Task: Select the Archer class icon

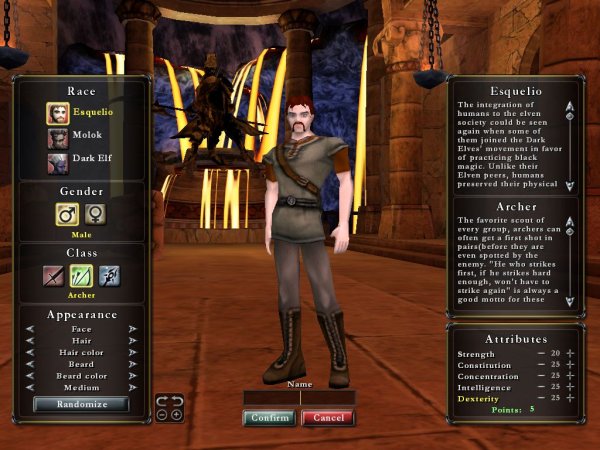Action: pyautogui.click(x=81, y=276)
